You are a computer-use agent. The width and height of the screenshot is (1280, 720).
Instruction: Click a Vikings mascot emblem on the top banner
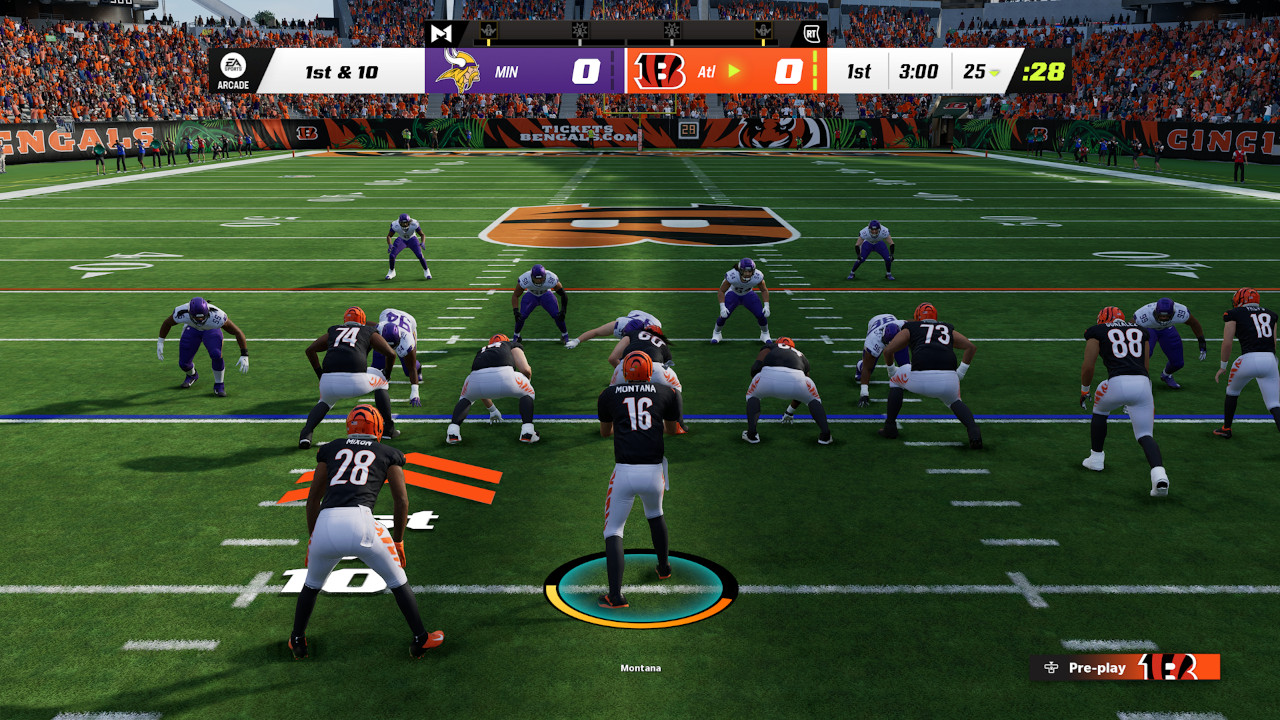(x=487, y=31)
